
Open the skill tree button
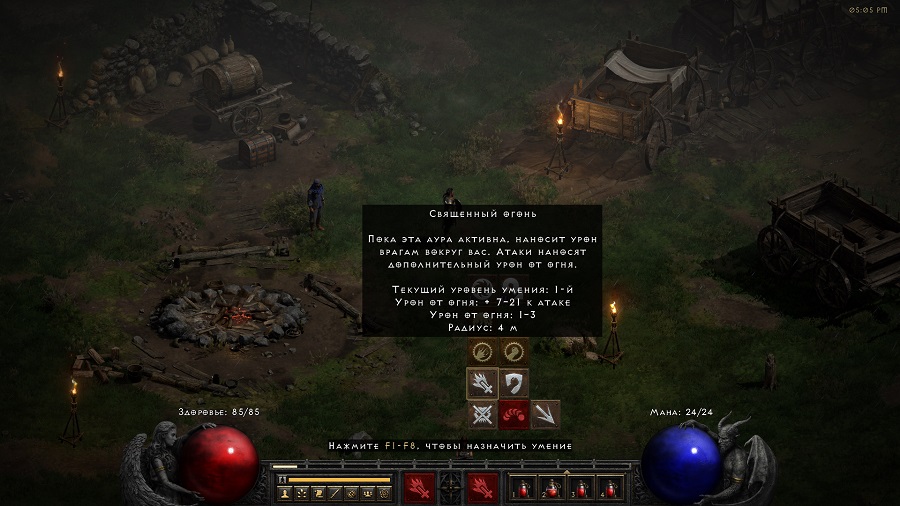click(302, 493)
